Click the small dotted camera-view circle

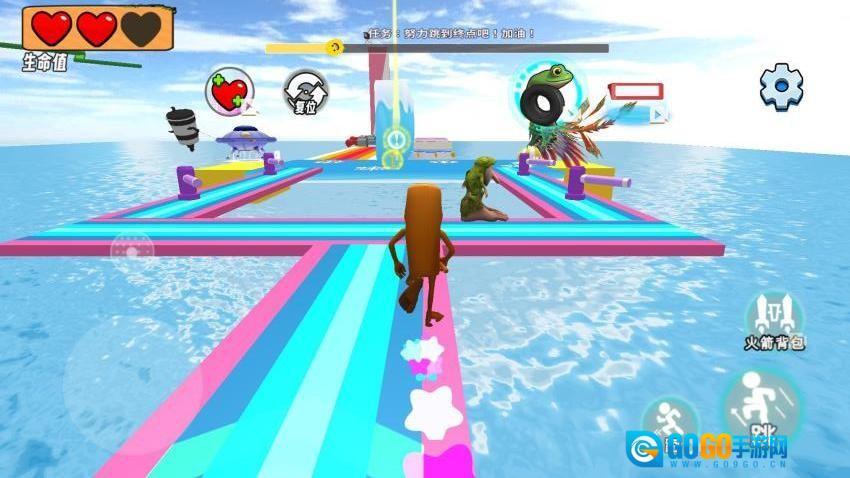tap(131, 250)
